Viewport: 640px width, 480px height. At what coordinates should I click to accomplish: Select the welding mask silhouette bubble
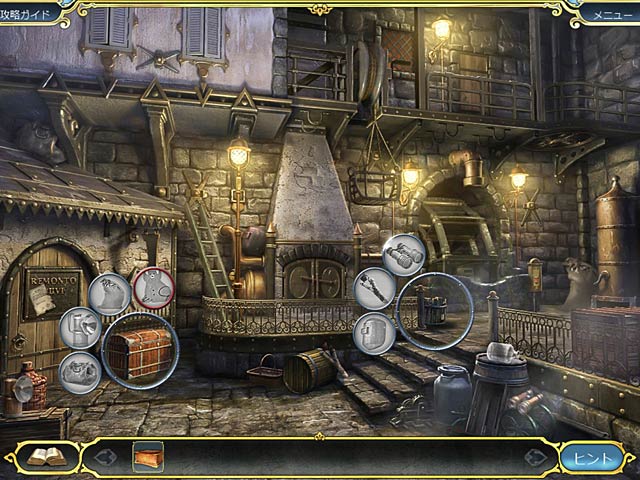[372, 333]
